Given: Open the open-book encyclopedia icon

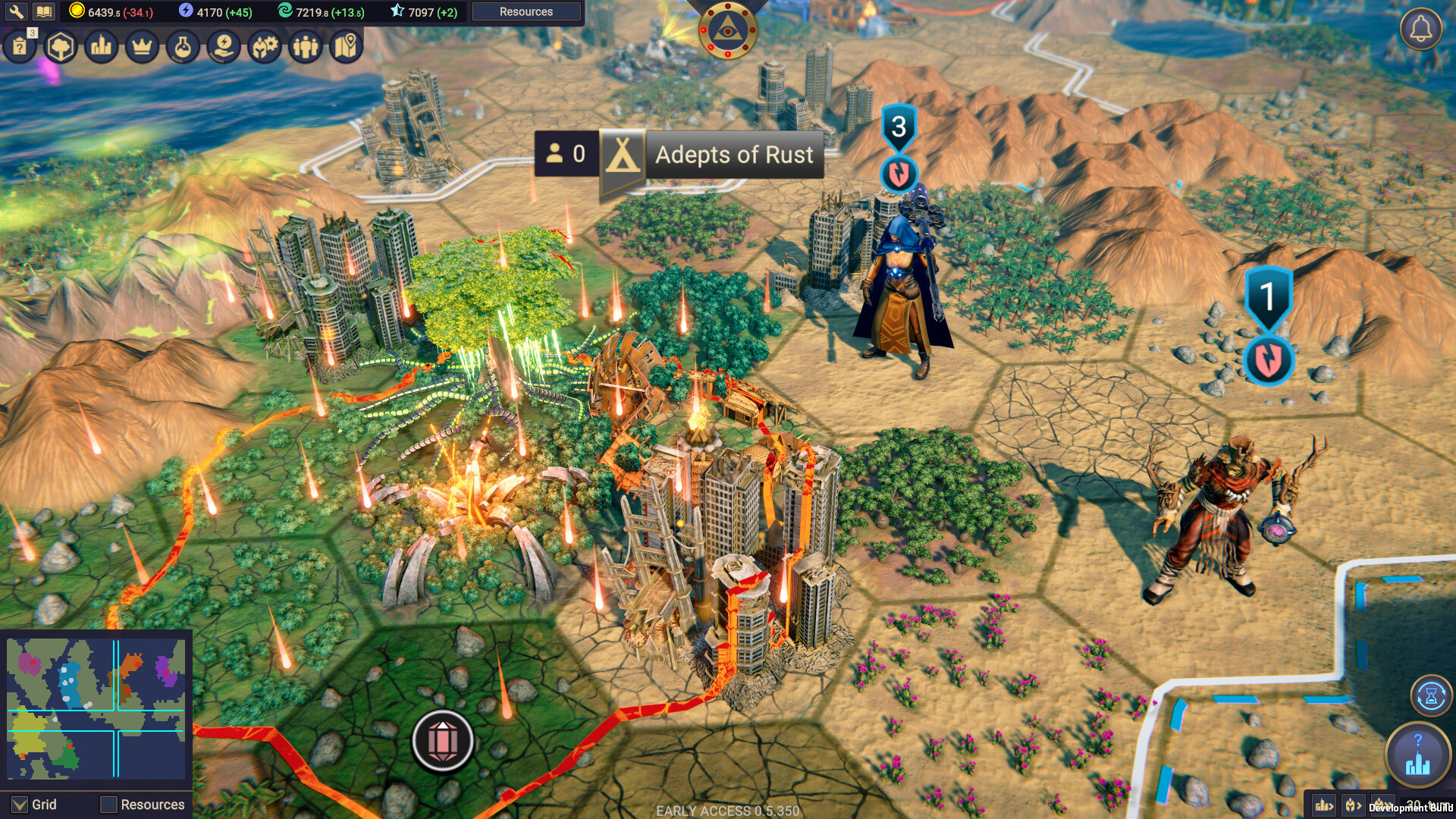Looking at the screenshot, I should click(44, 11).
